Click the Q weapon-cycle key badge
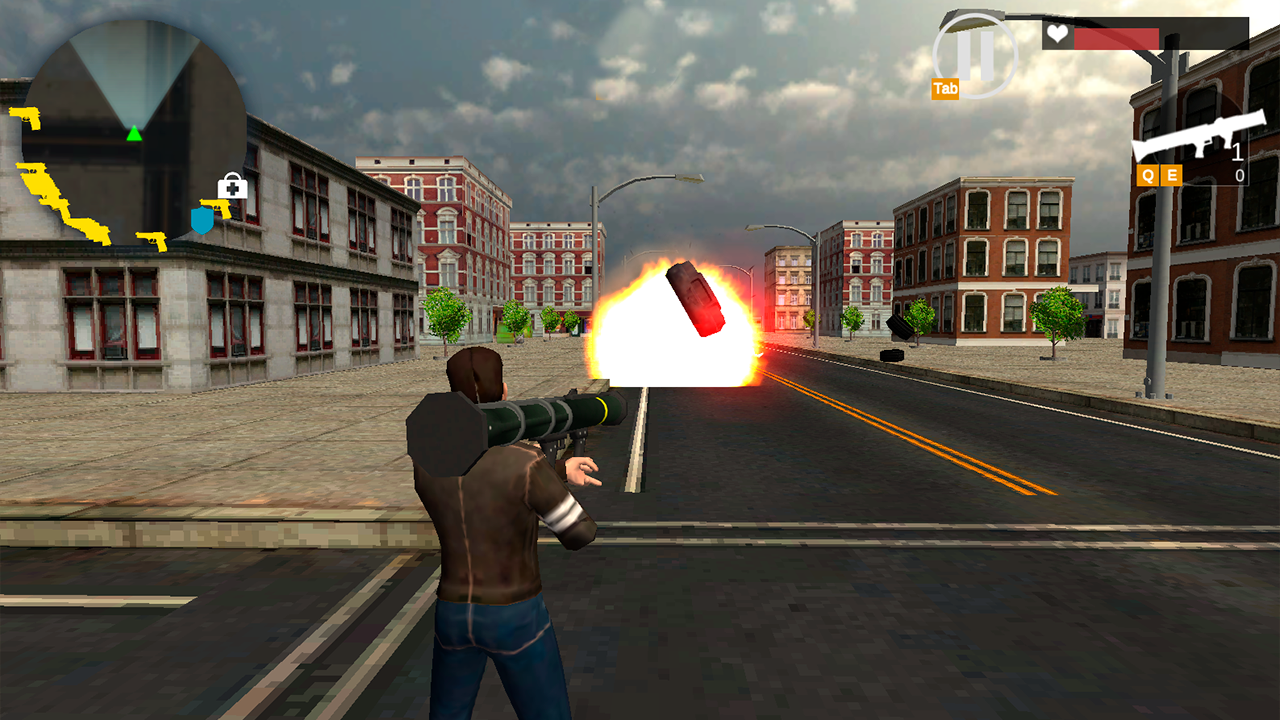This screenshot has width=1280, height=720. (1150, 175)
